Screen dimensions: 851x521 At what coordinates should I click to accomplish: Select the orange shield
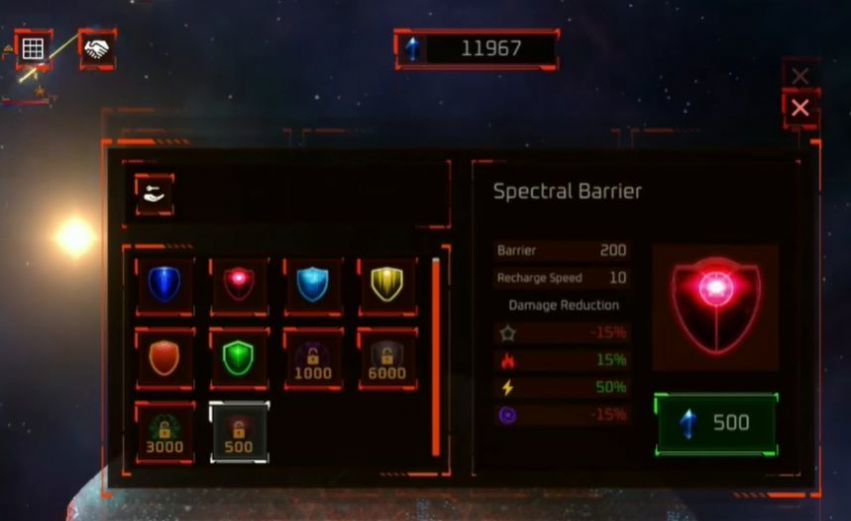[x=164, y=357]
